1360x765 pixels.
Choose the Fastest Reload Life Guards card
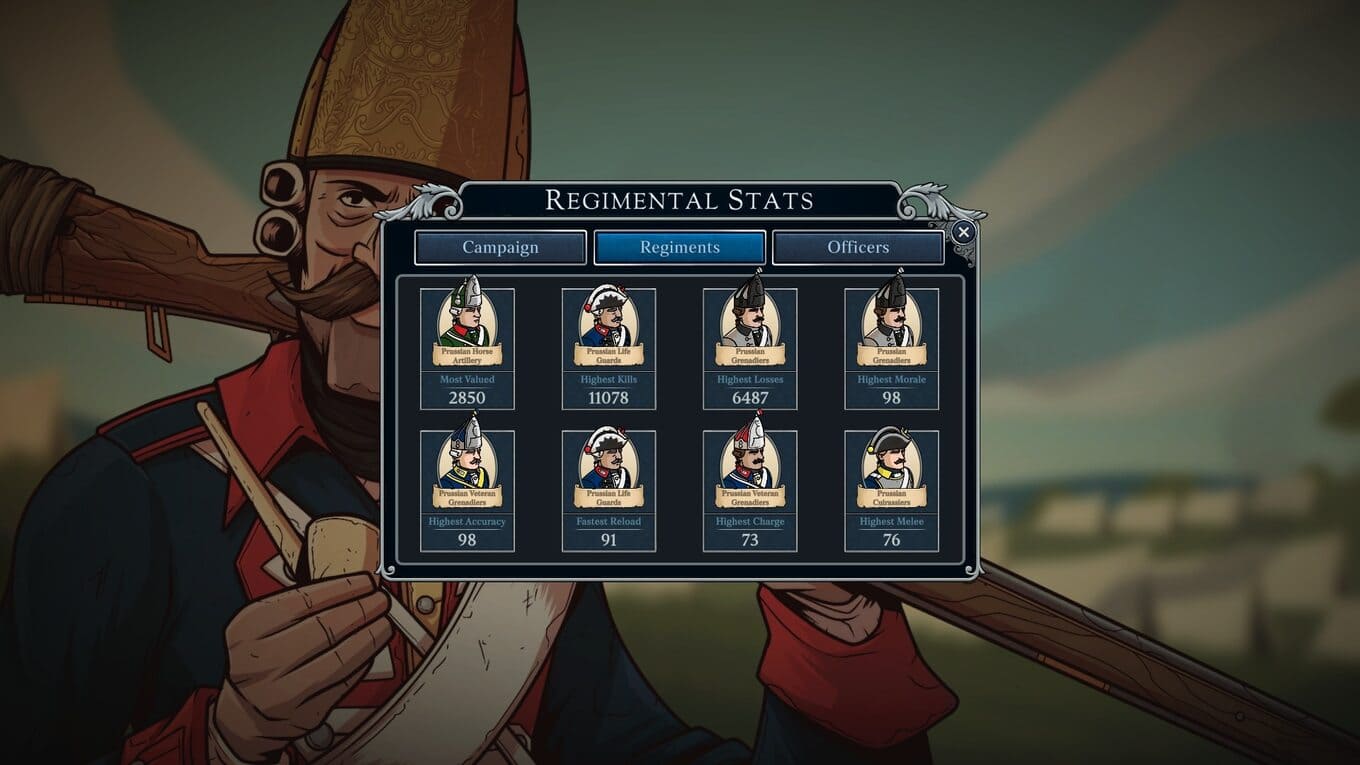(609, 490)
